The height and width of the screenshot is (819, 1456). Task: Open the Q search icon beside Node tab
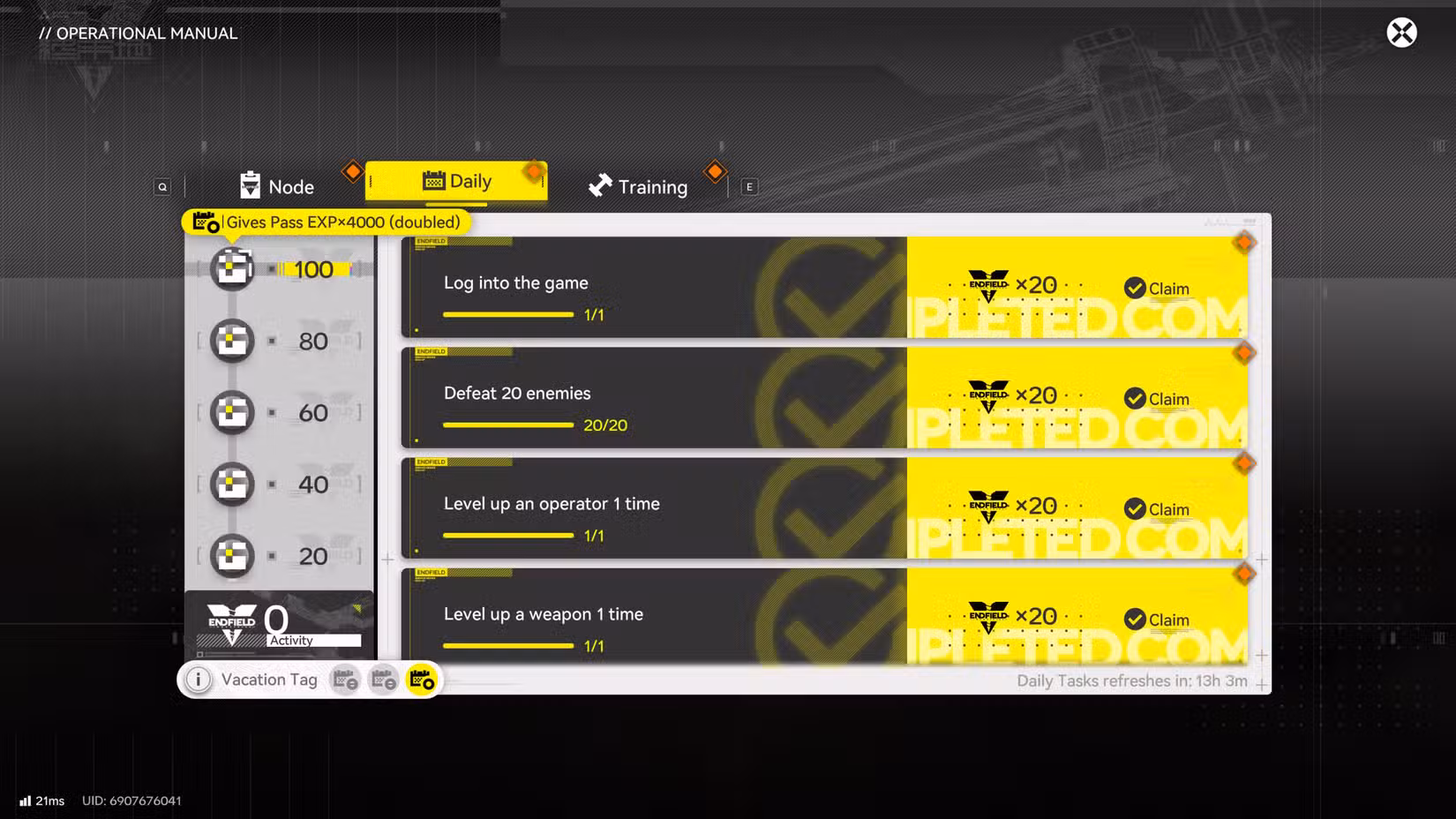tap(162, 186)
